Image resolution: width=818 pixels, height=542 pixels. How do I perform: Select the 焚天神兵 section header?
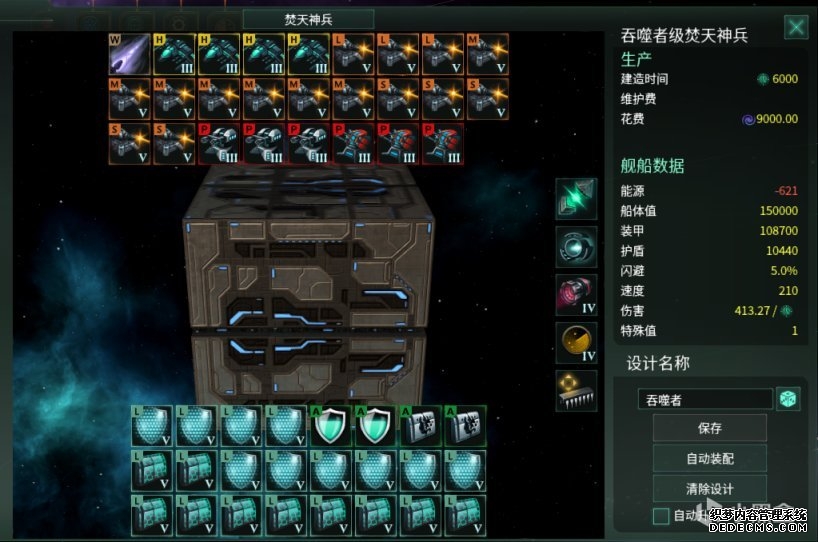pos(308,19)
